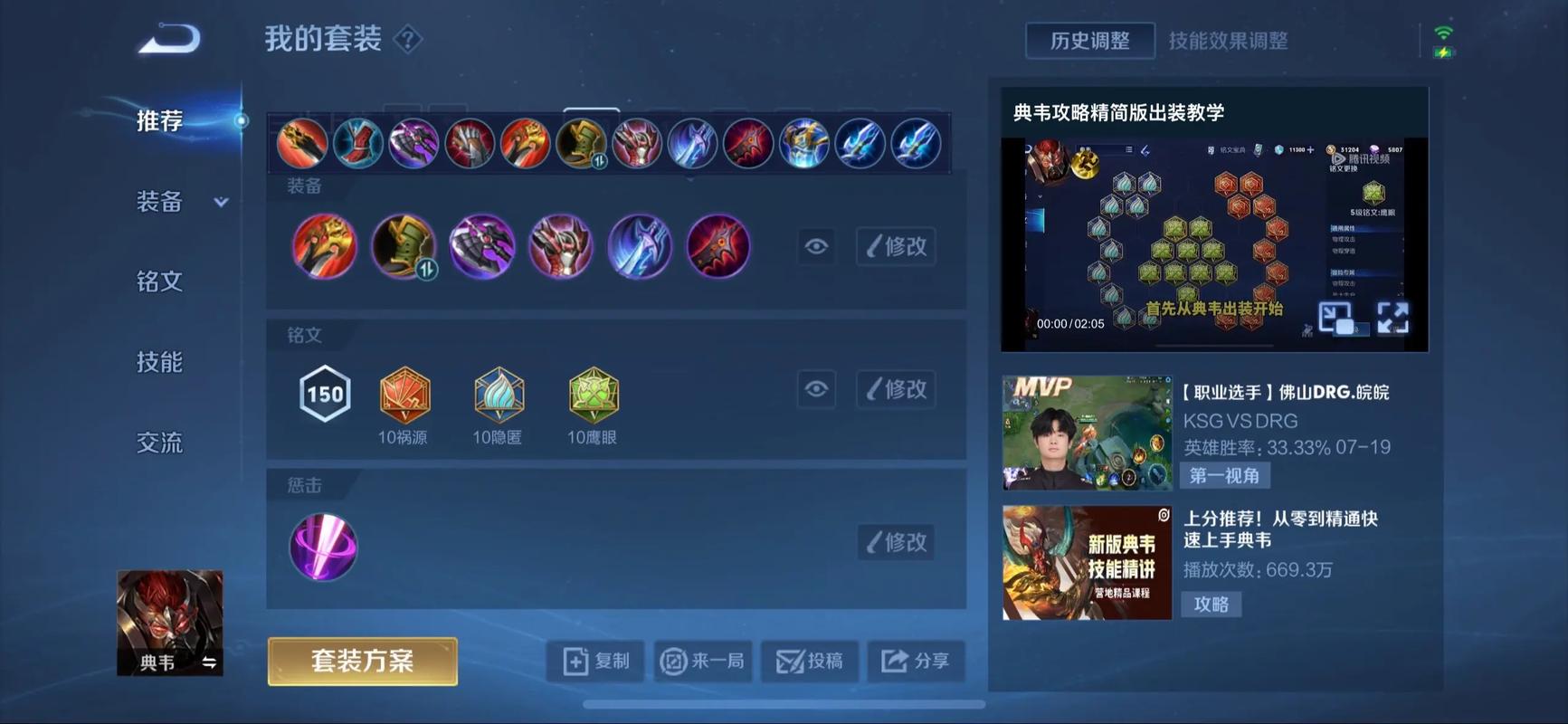Toggle the eye icon beside the rune row
This screenshot has height=724, width=1568.
click(815, 389)
